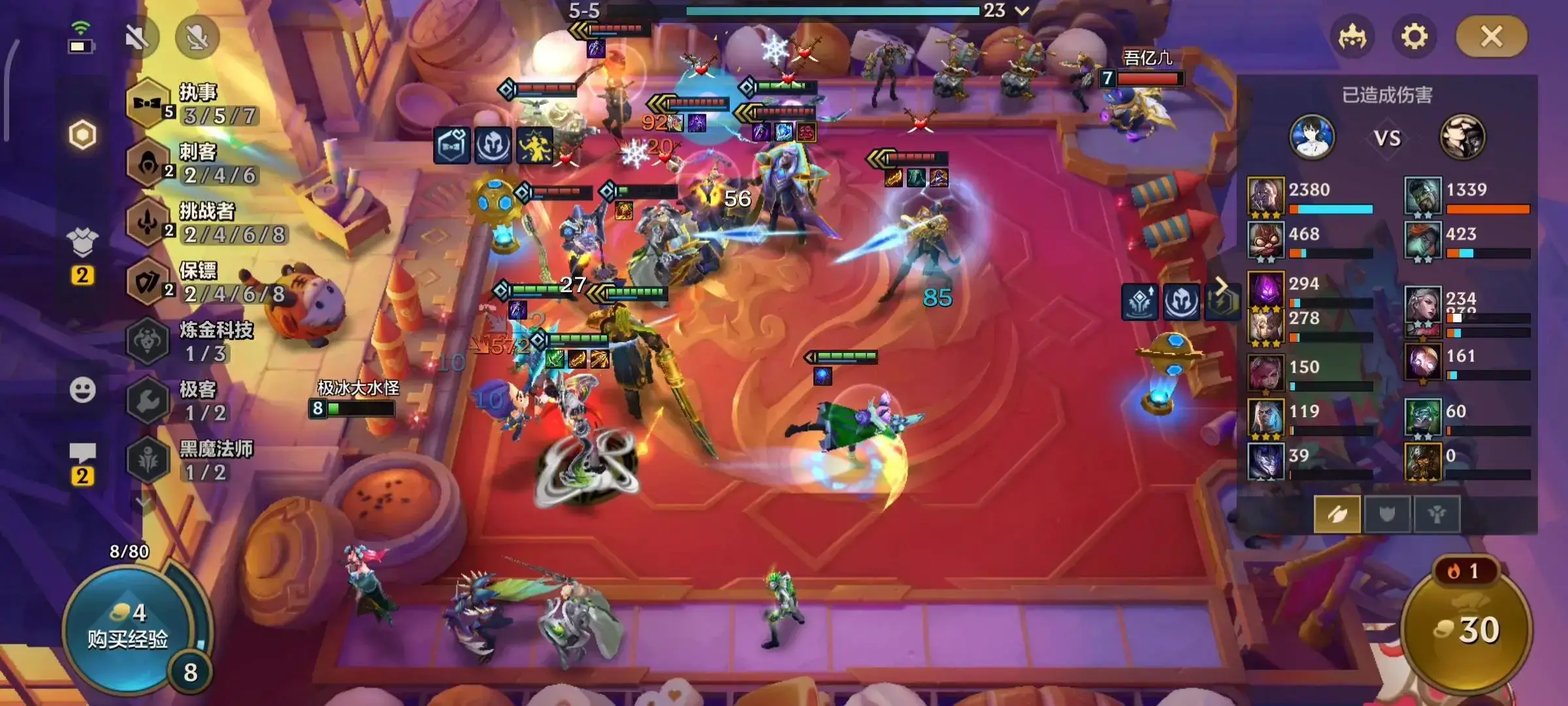Select the 黑魔法师 arcanist trait entry
1568x706 pixels.
coord(196,460)
